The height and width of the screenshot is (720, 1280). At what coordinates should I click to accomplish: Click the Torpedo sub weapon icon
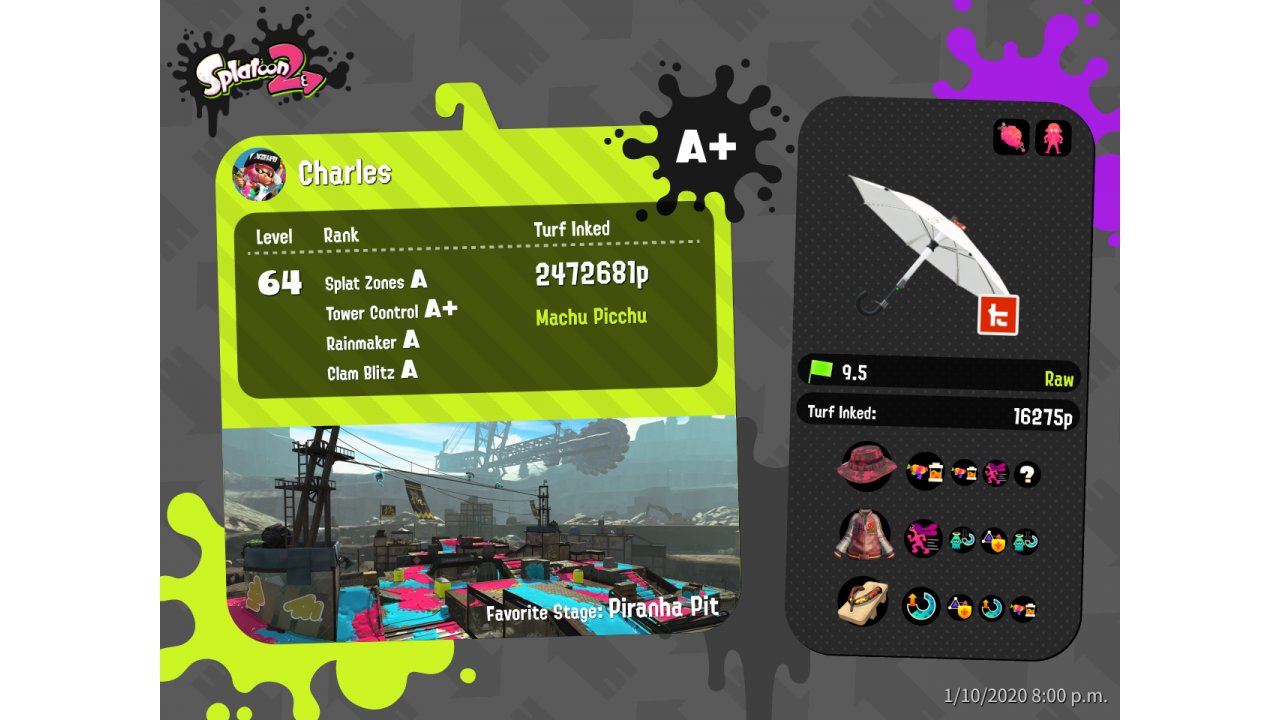[x=1011, y=137]
